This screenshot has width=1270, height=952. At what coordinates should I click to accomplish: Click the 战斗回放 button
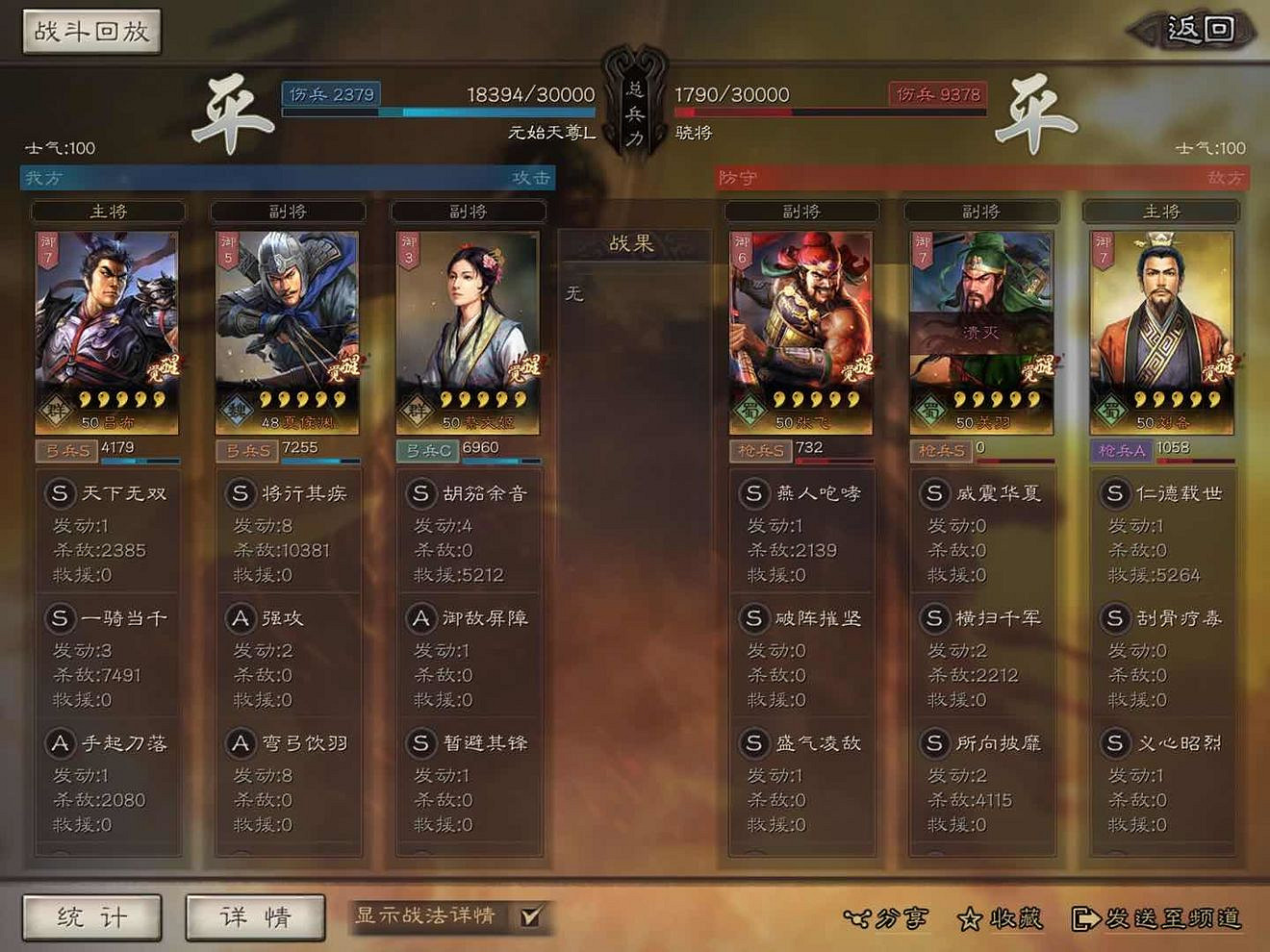tap(89, 31)
